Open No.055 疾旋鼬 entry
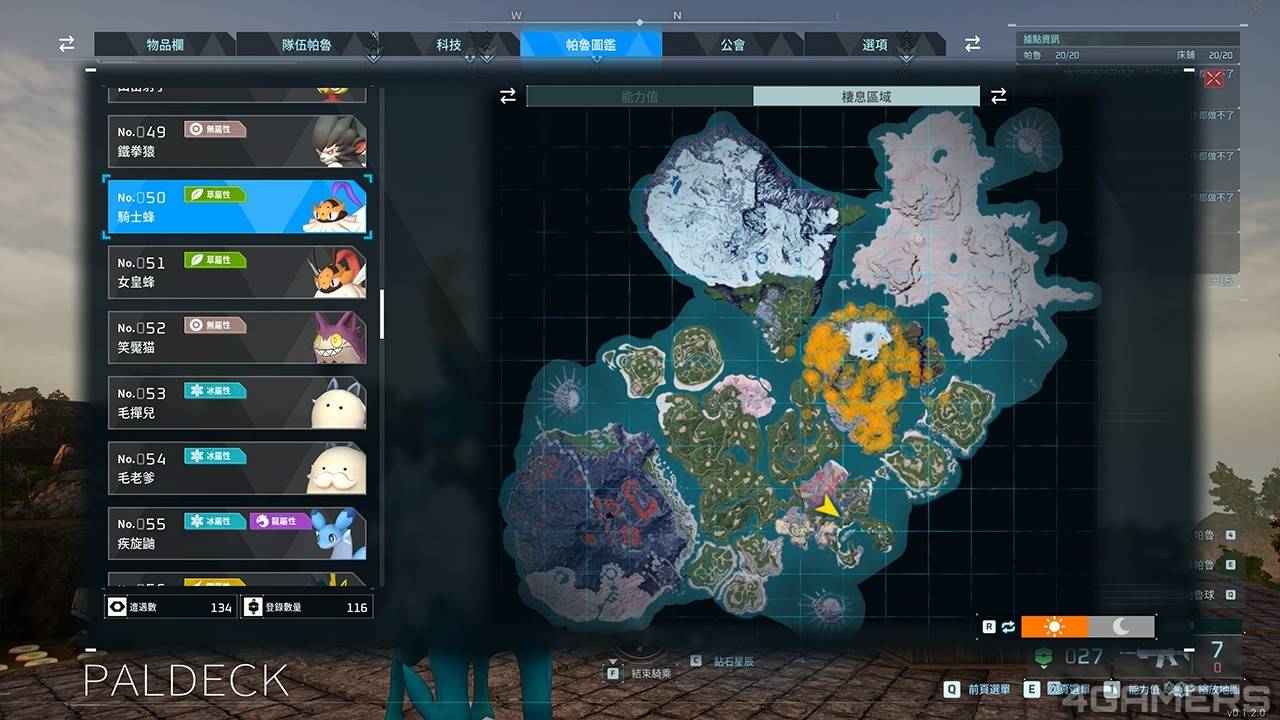This screenshot has height=720, width=1280. pyautogui.click(x=237, y=534)
